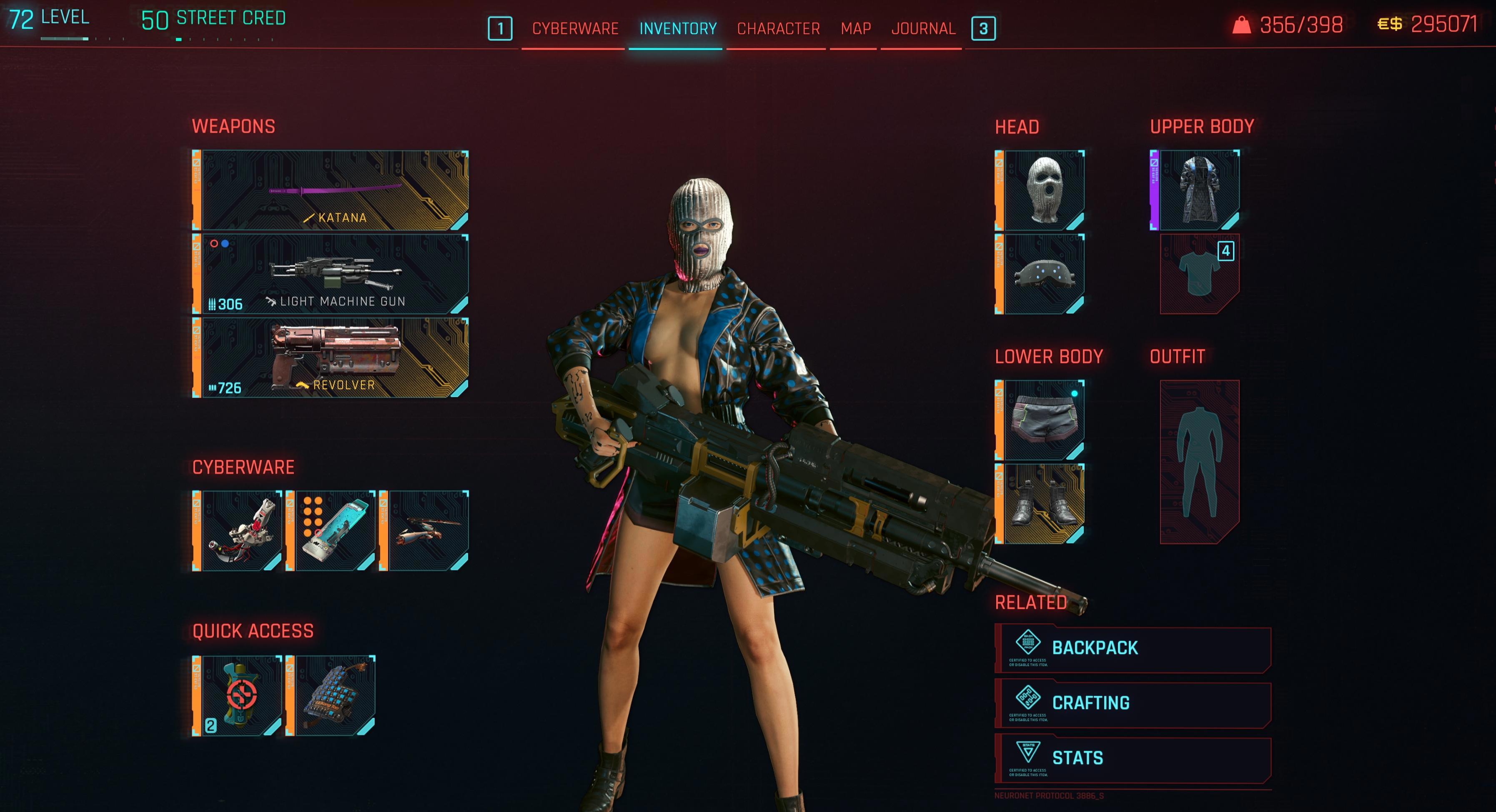Switch to the Cyberware tab

point(575,28)
